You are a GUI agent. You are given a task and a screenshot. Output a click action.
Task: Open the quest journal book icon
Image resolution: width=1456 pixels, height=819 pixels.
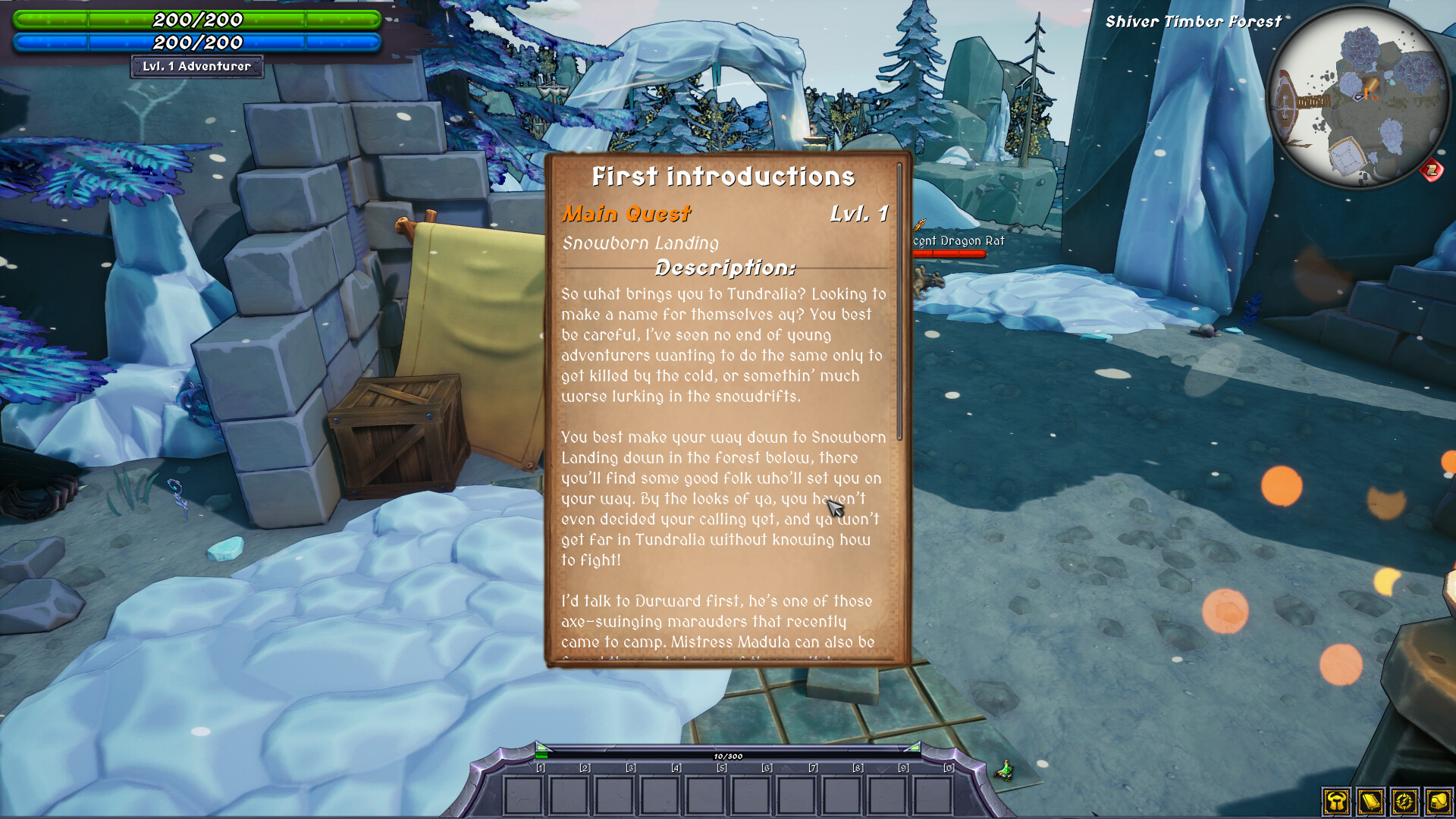1371,802
